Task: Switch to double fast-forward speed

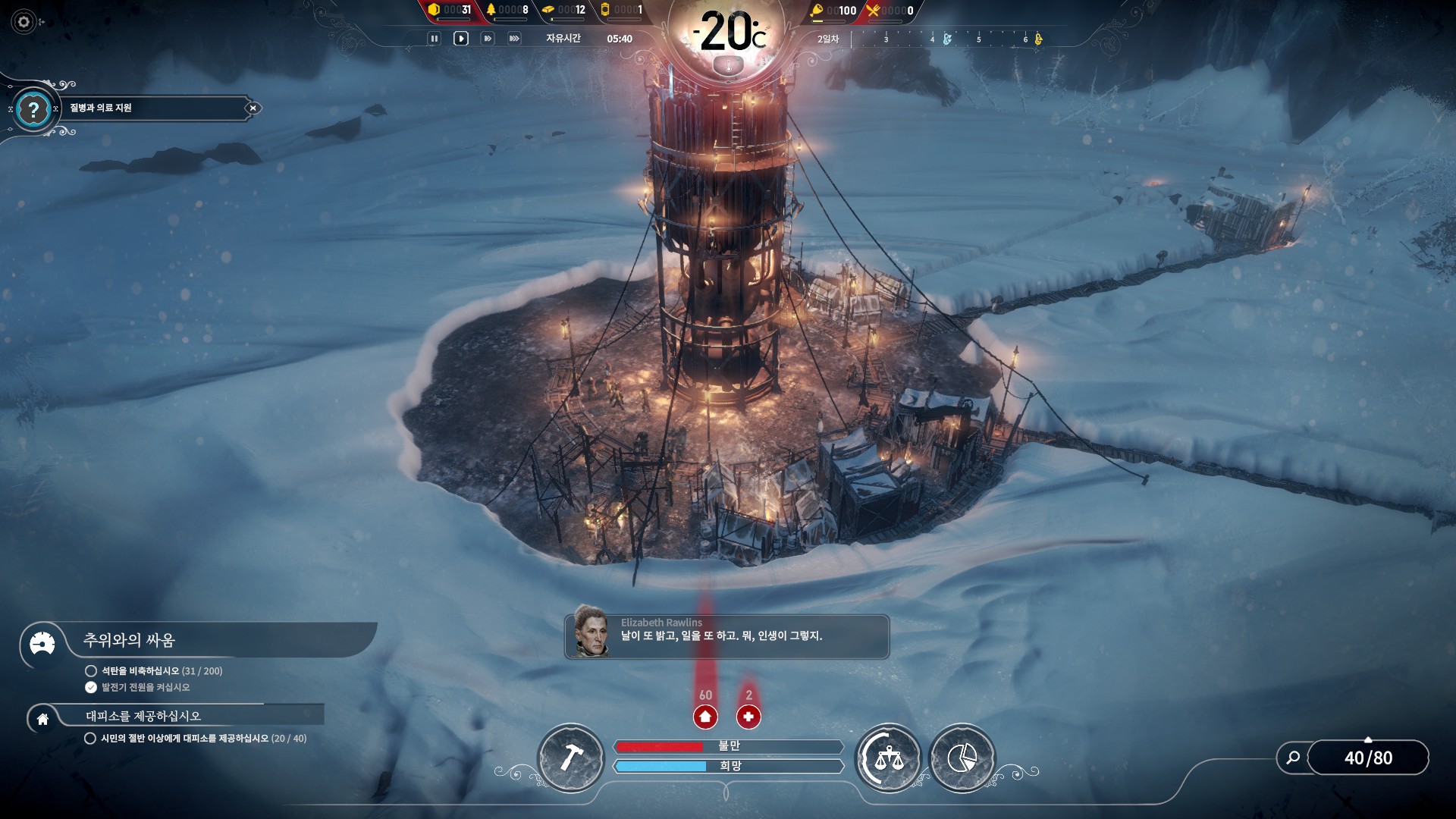Action: click(x=488, y=39)
